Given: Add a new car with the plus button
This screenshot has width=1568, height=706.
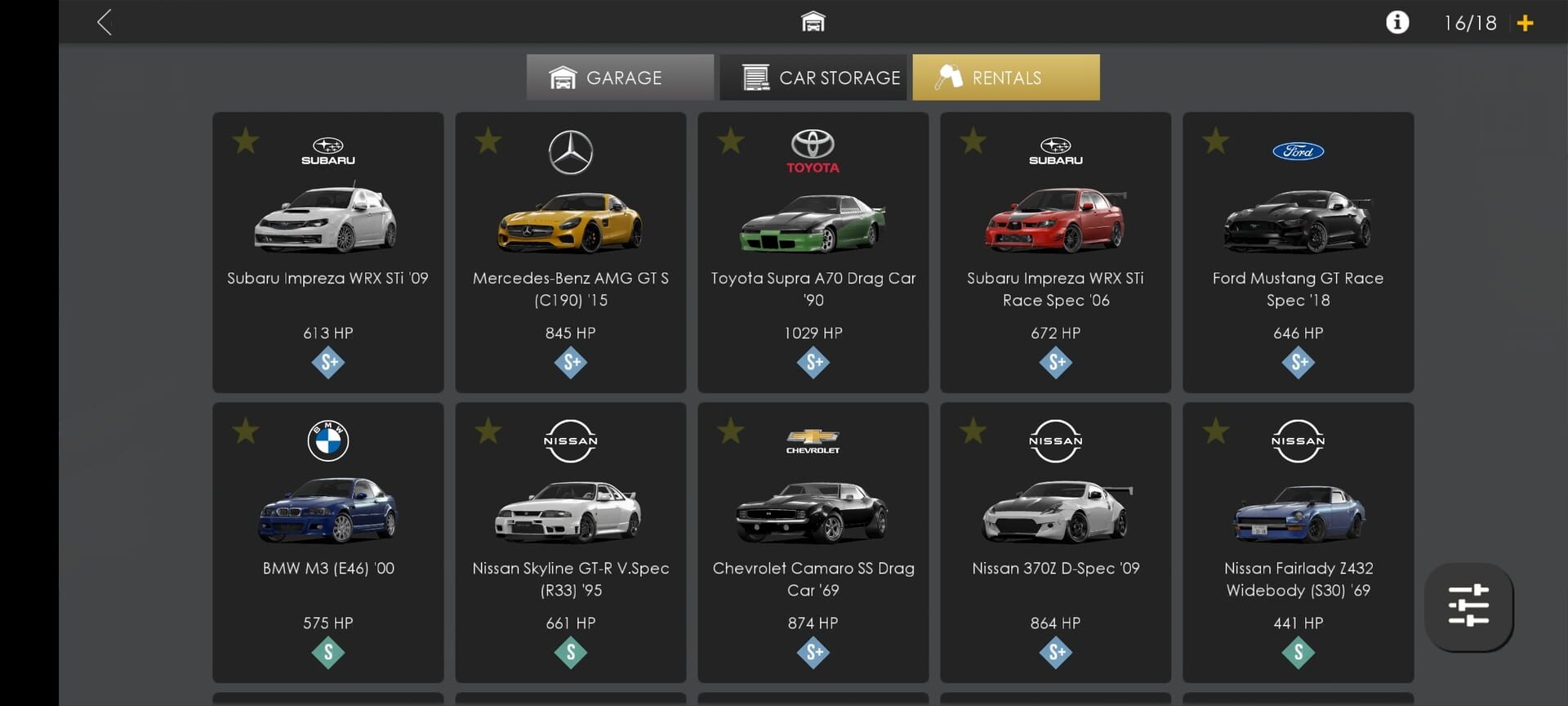Looking at the screenshot, I should pyautogui.click(x=1526, y=22).
